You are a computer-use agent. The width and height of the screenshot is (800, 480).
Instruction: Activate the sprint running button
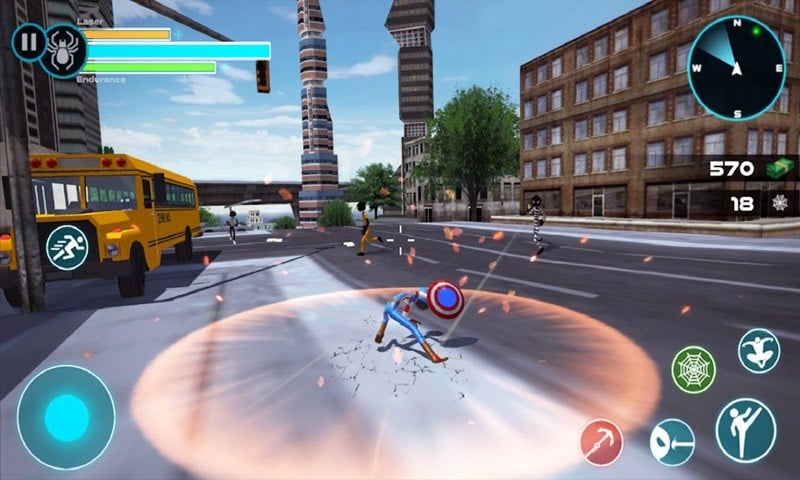[67, 246]
